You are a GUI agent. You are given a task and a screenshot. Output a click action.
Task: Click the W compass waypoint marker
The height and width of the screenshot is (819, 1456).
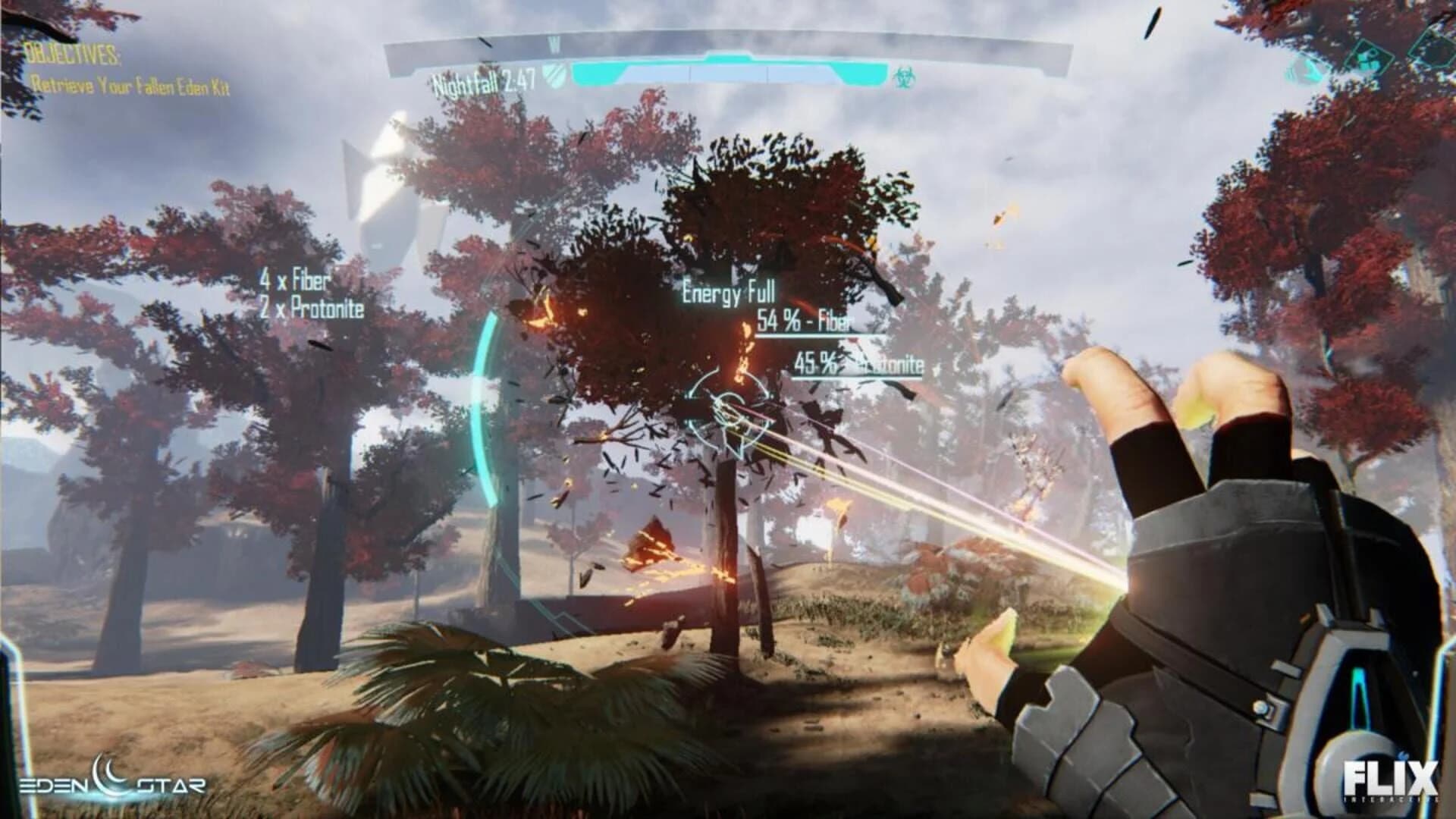(x=554, y=44)
